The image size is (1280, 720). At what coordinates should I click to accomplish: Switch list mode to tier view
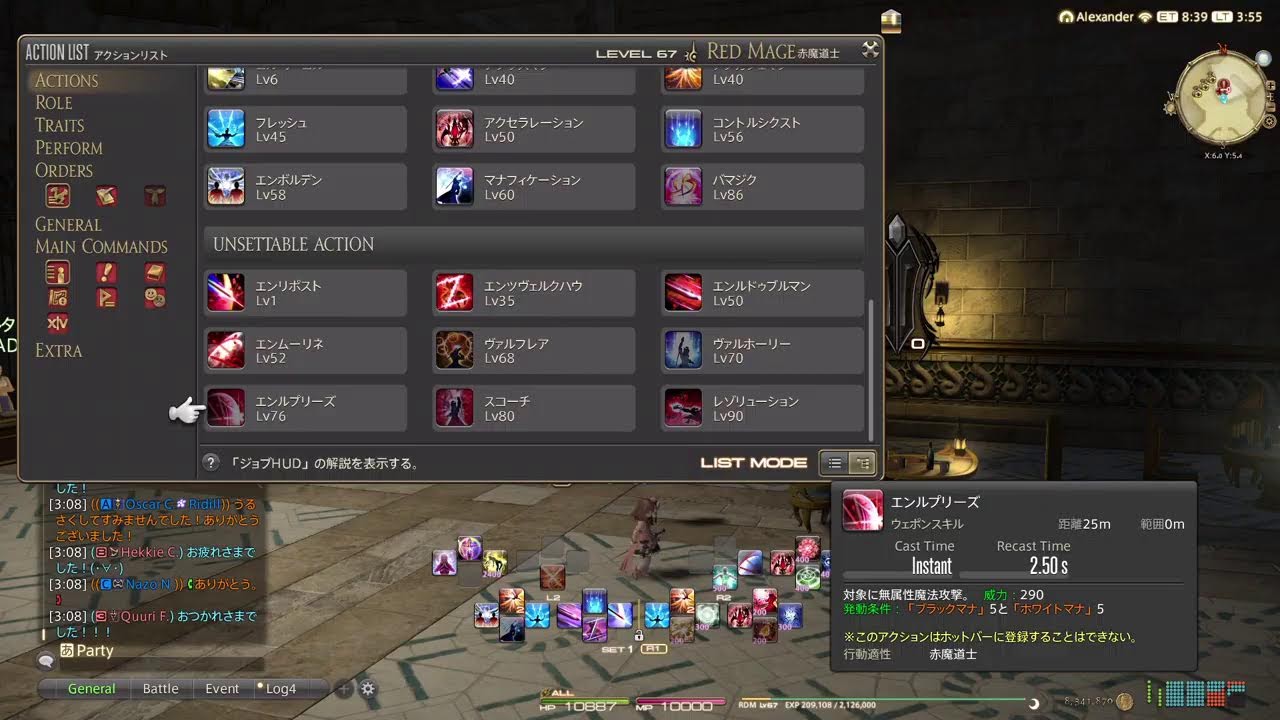(x=860, y=463)
